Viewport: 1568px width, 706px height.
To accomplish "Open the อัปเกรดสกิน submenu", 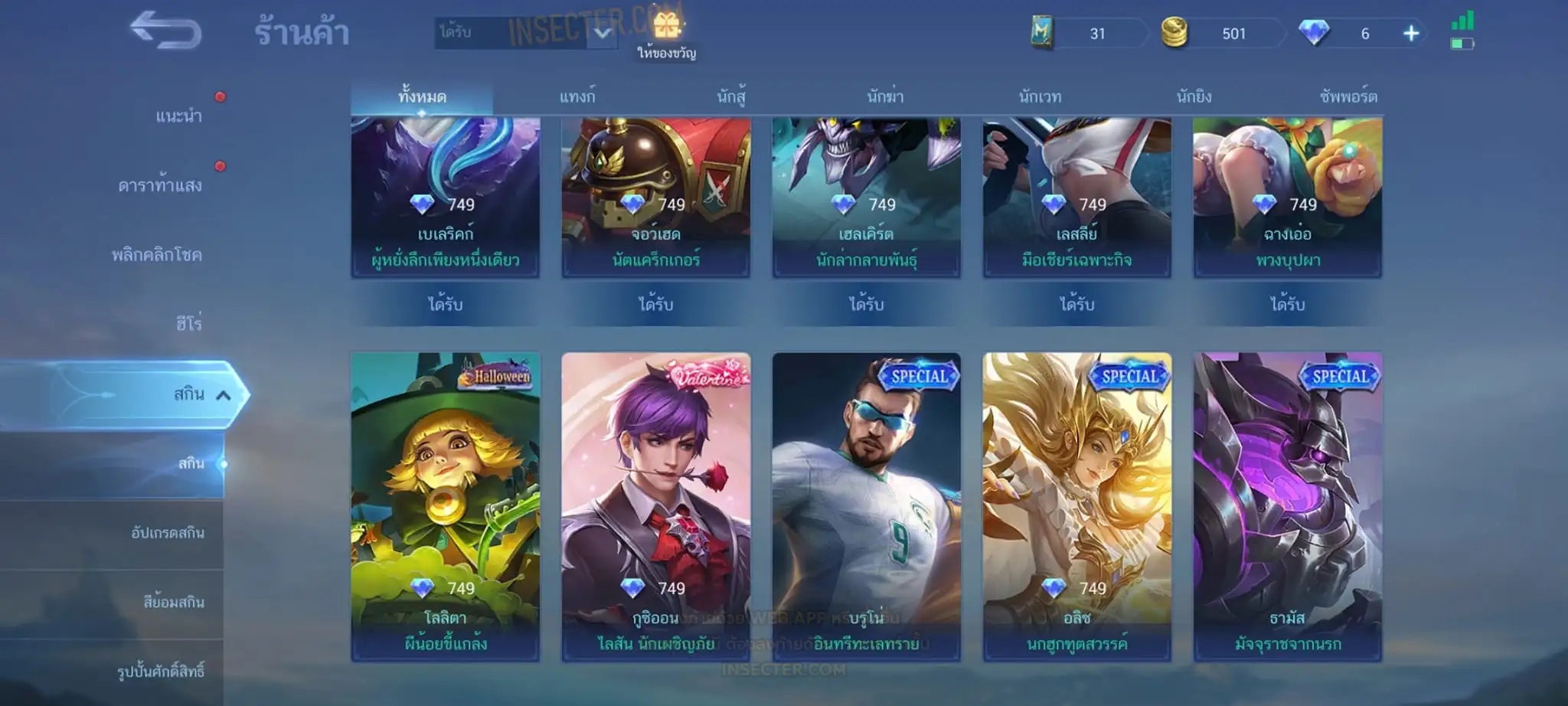I will [168, 533].
